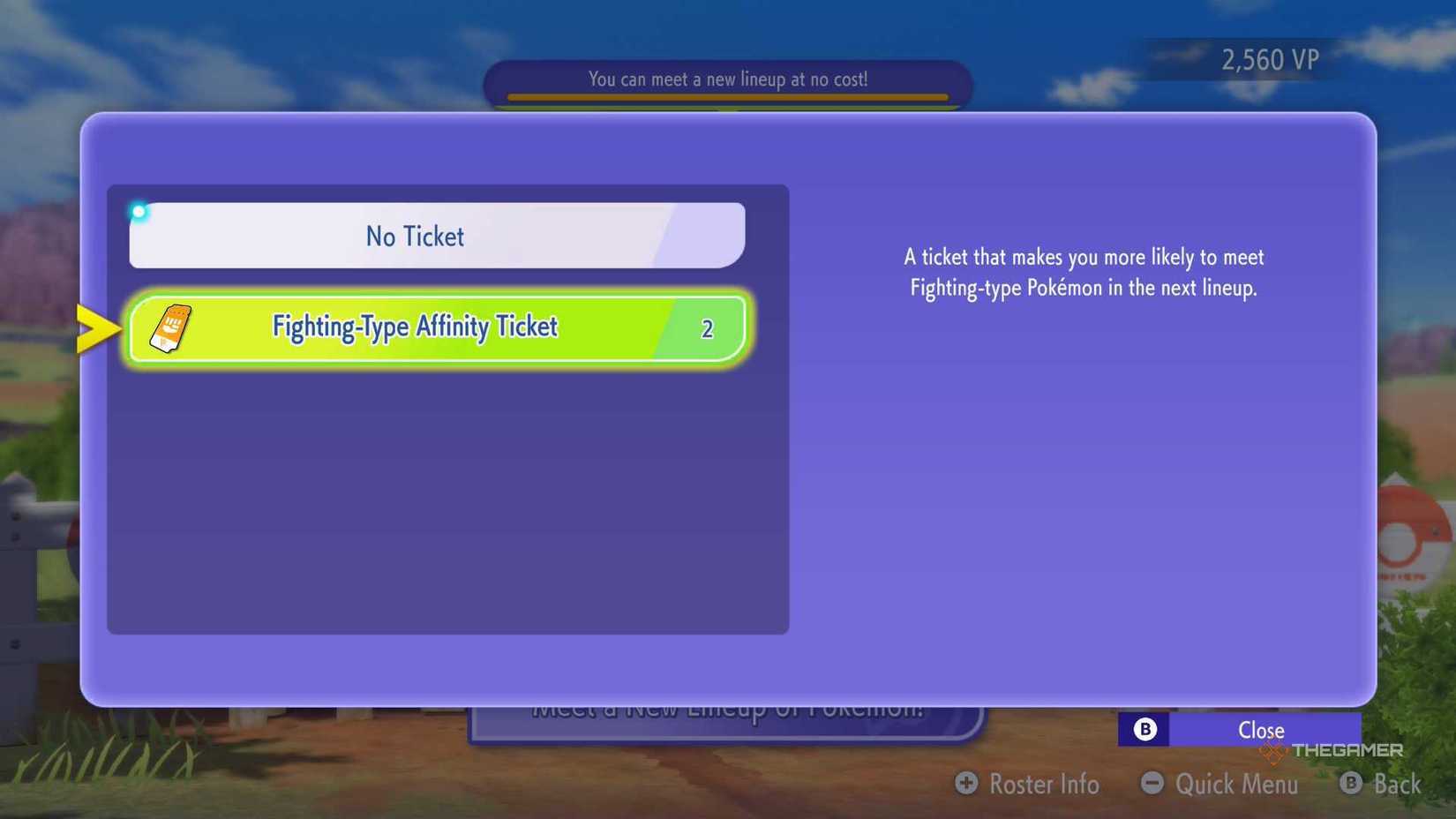The image size is (1456, 819).
Task: Click Back at the bottom right
Action: tap(1397, 784)
